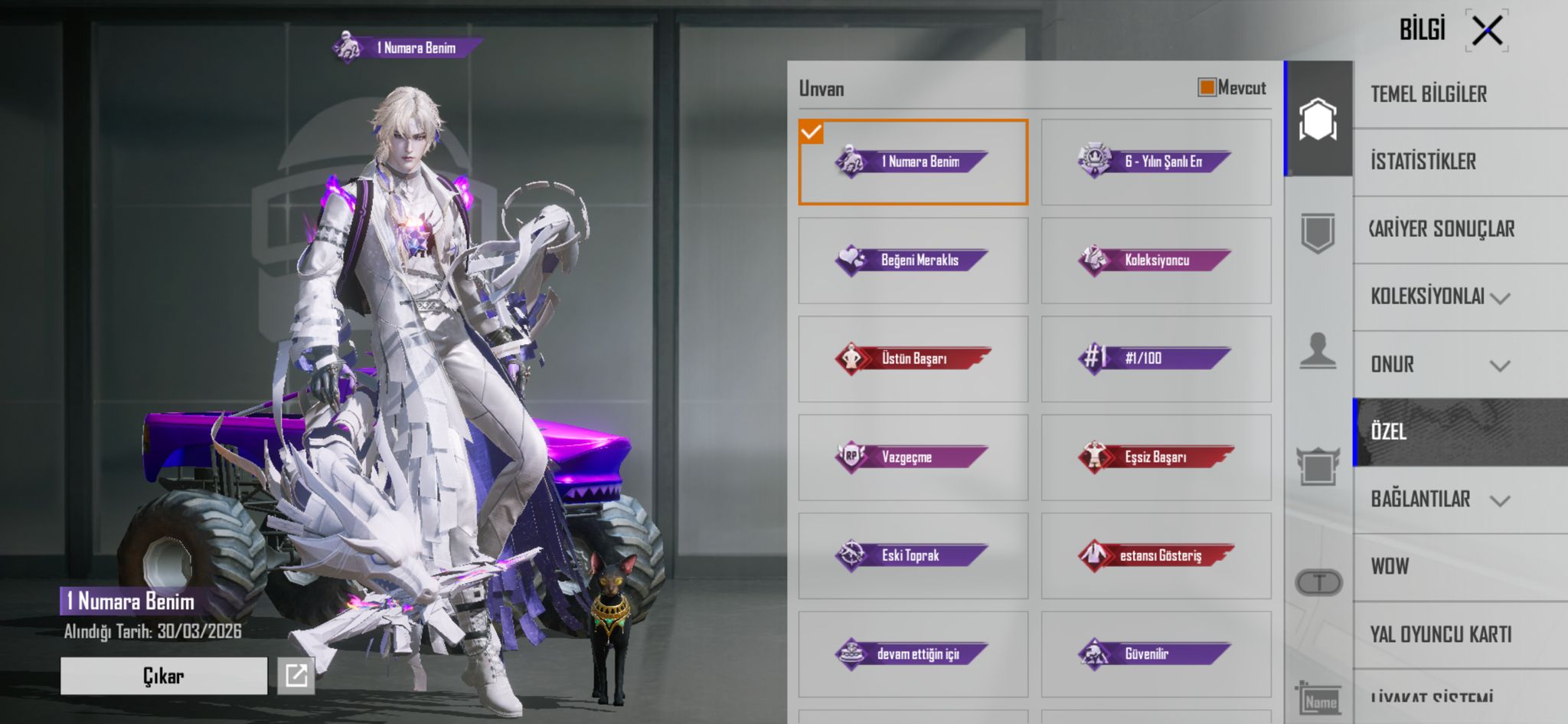Choose the Beğeni Meraklıs title

pos(913,260)
